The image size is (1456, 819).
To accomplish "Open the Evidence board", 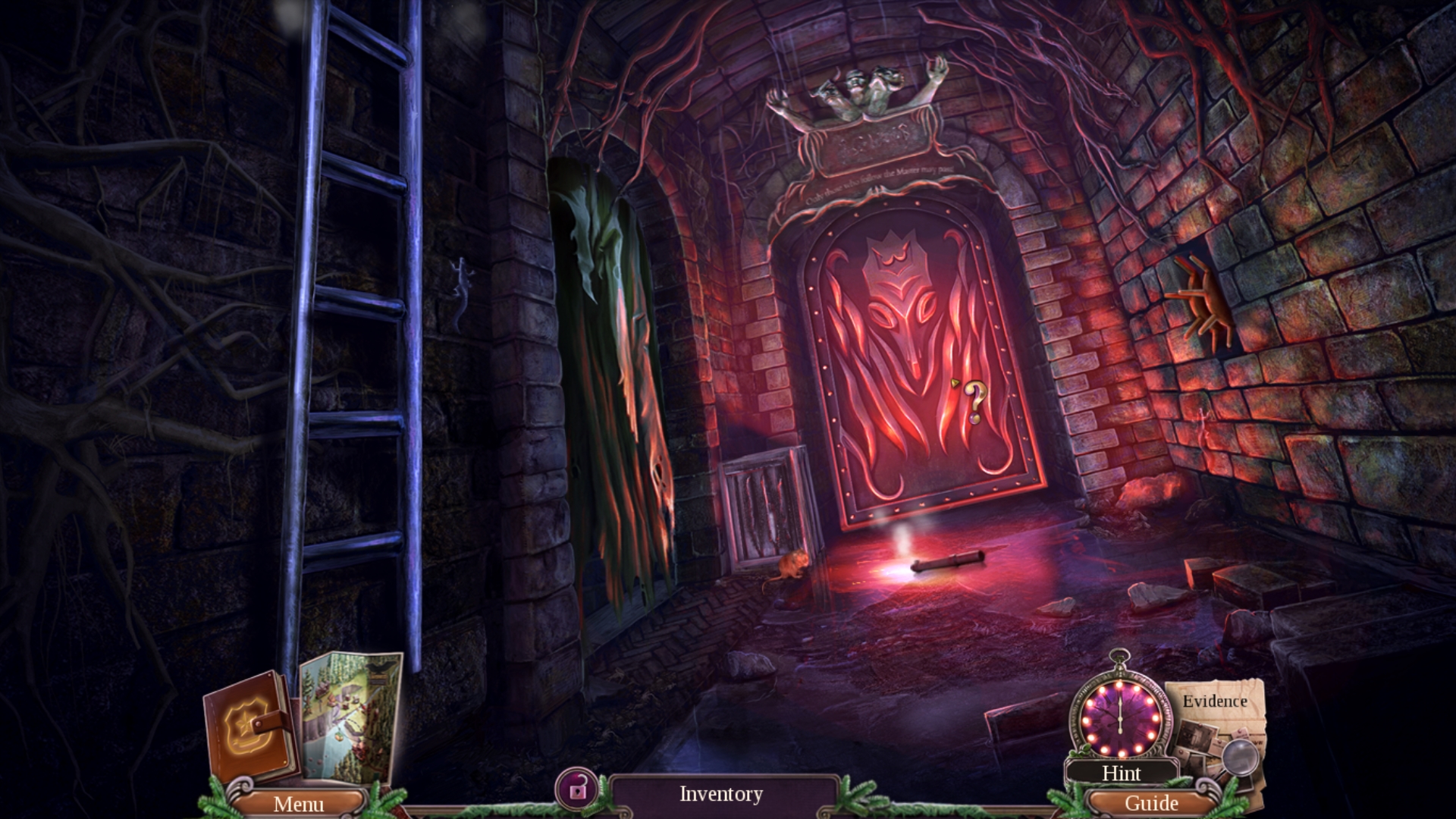I will coord(1217,701).
